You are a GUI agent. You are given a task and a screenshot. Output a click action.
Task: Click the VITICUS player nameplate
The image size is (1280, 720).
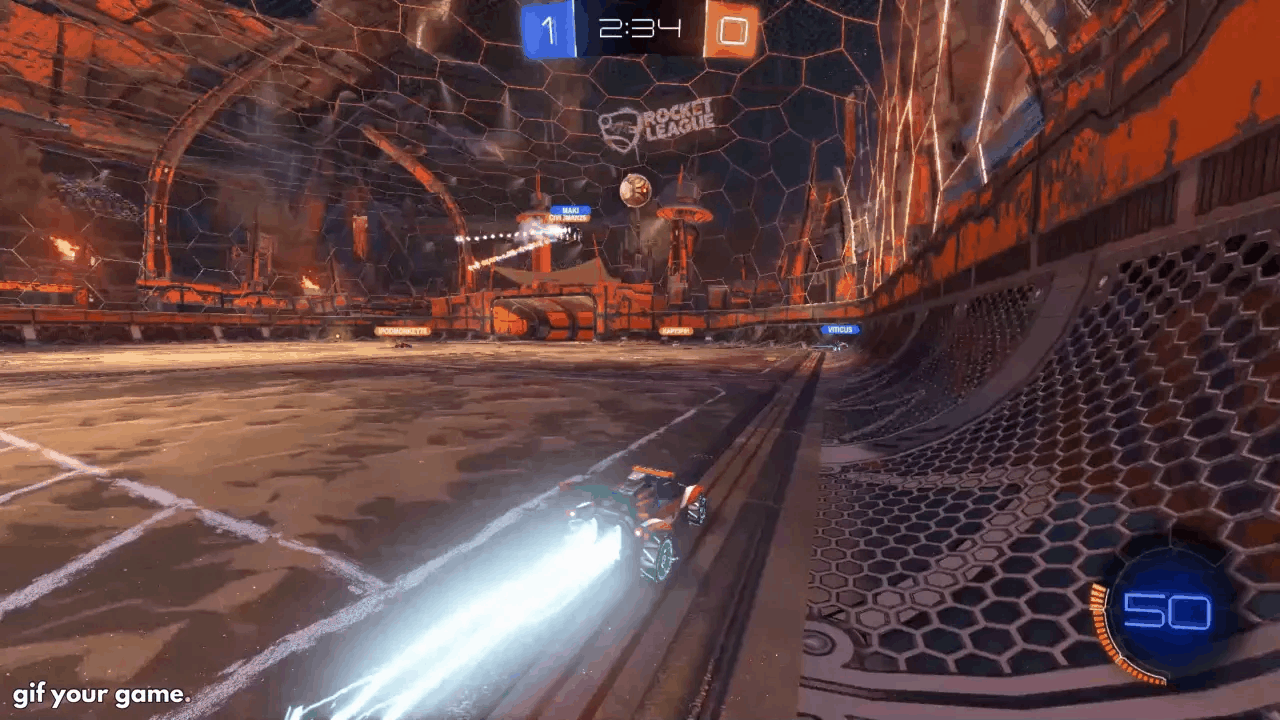(x=841, y=329)
